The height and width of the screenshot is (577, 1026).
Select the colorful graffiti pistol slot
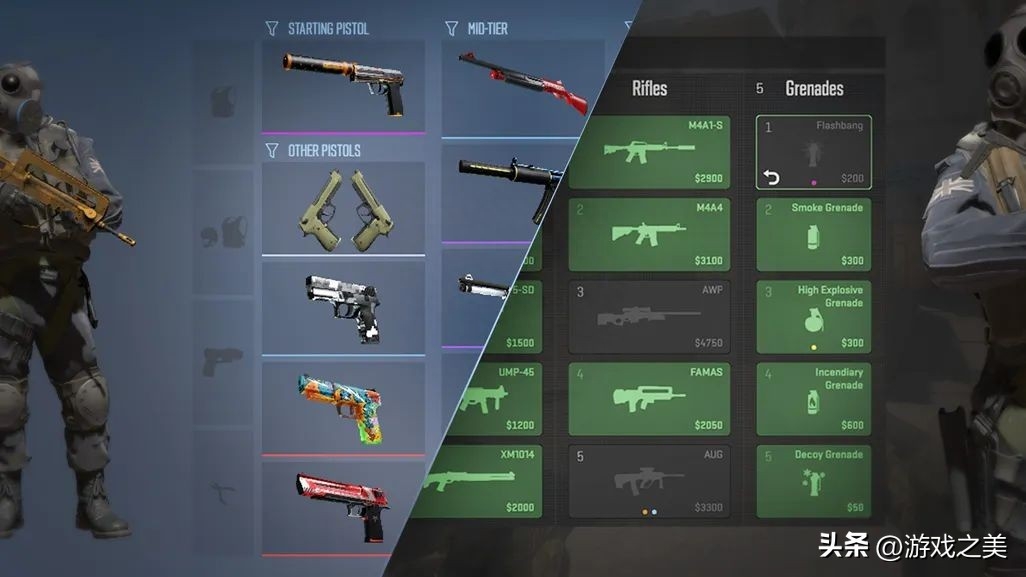click(x=343, y=406)
